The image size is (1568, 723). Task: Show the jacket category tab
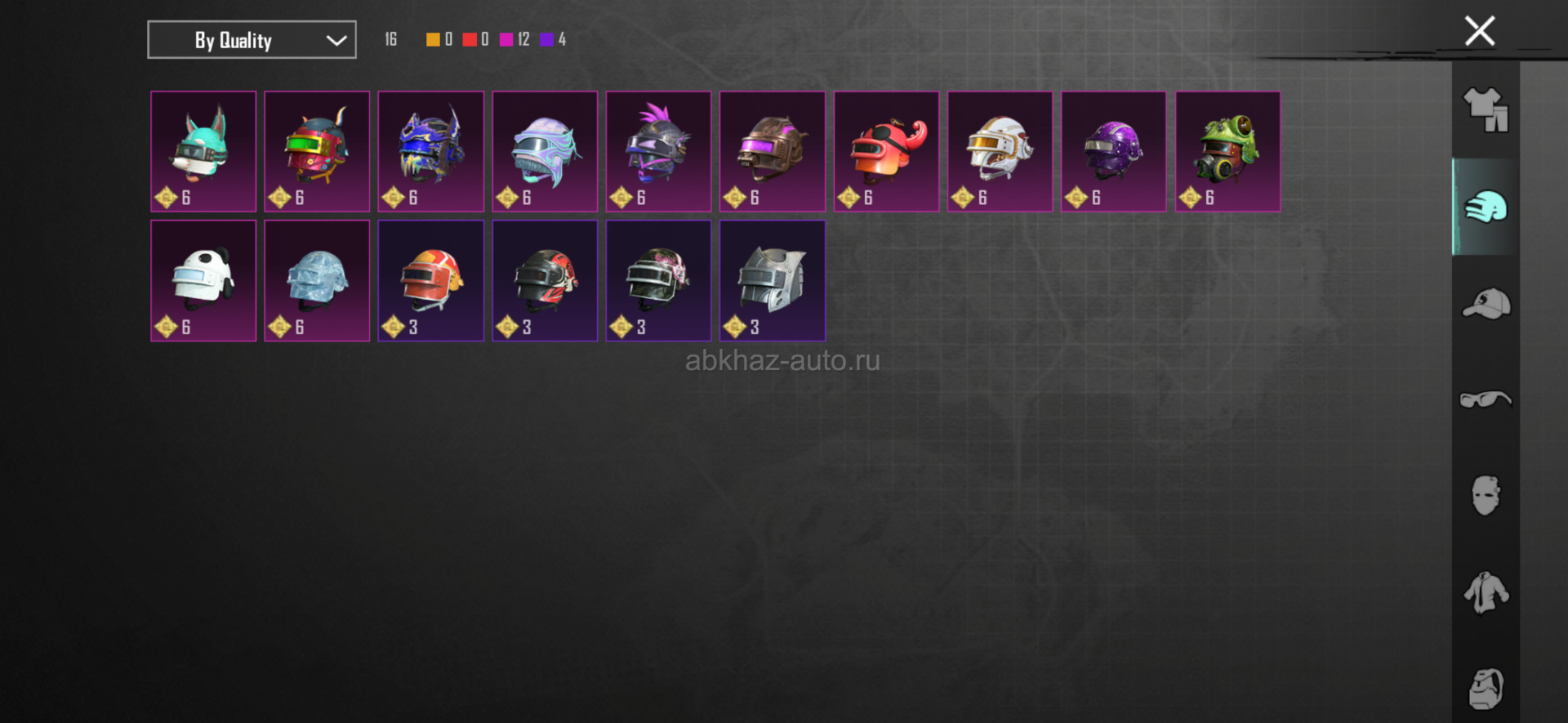[x=1486, y=592]
